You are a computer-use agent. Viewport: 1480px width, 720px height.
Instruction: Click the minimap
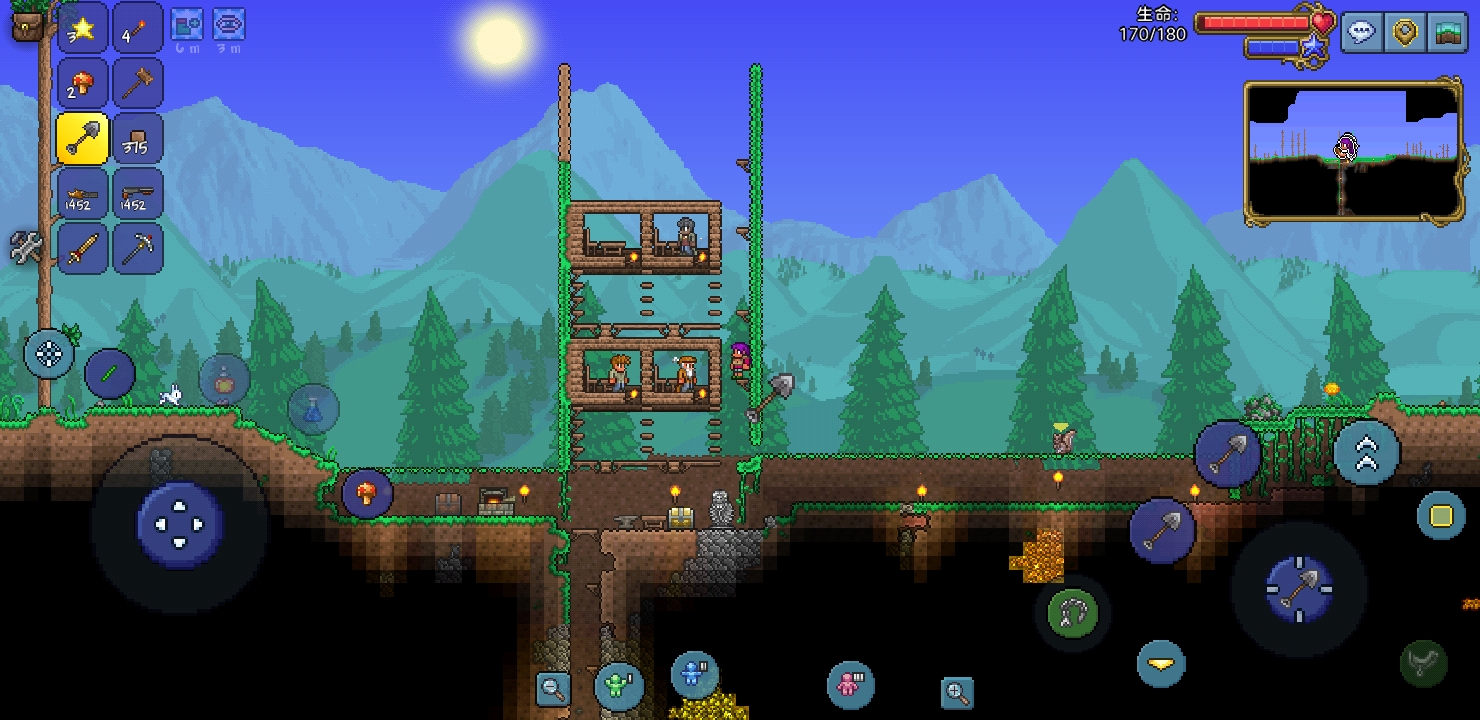coord(1353,152)
